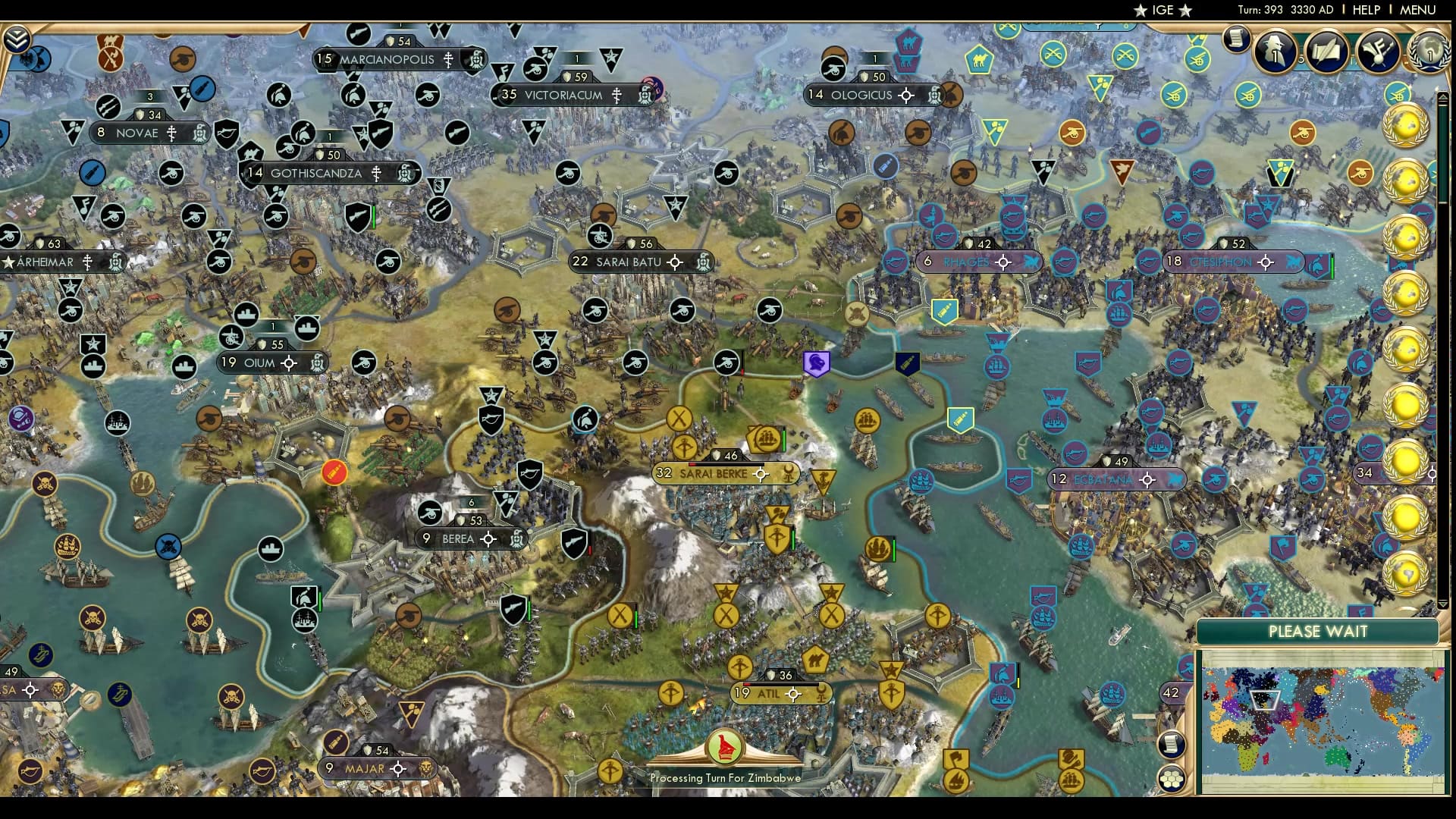Open the notification log scroll above the minimap
1456x819 pixels.
[1170, 745]
